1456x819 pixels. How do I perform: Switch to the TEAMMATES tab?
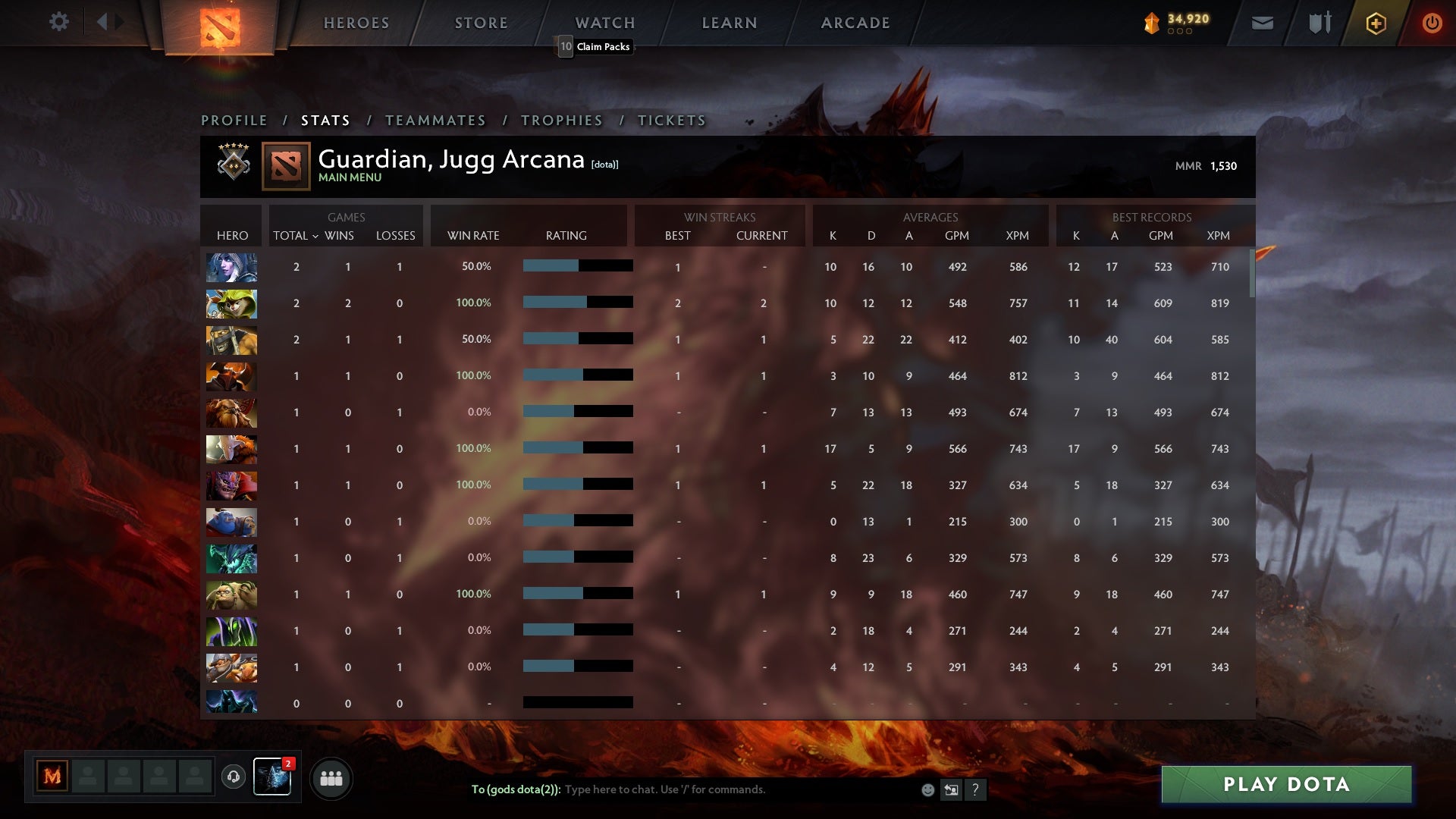pos(435,120)
